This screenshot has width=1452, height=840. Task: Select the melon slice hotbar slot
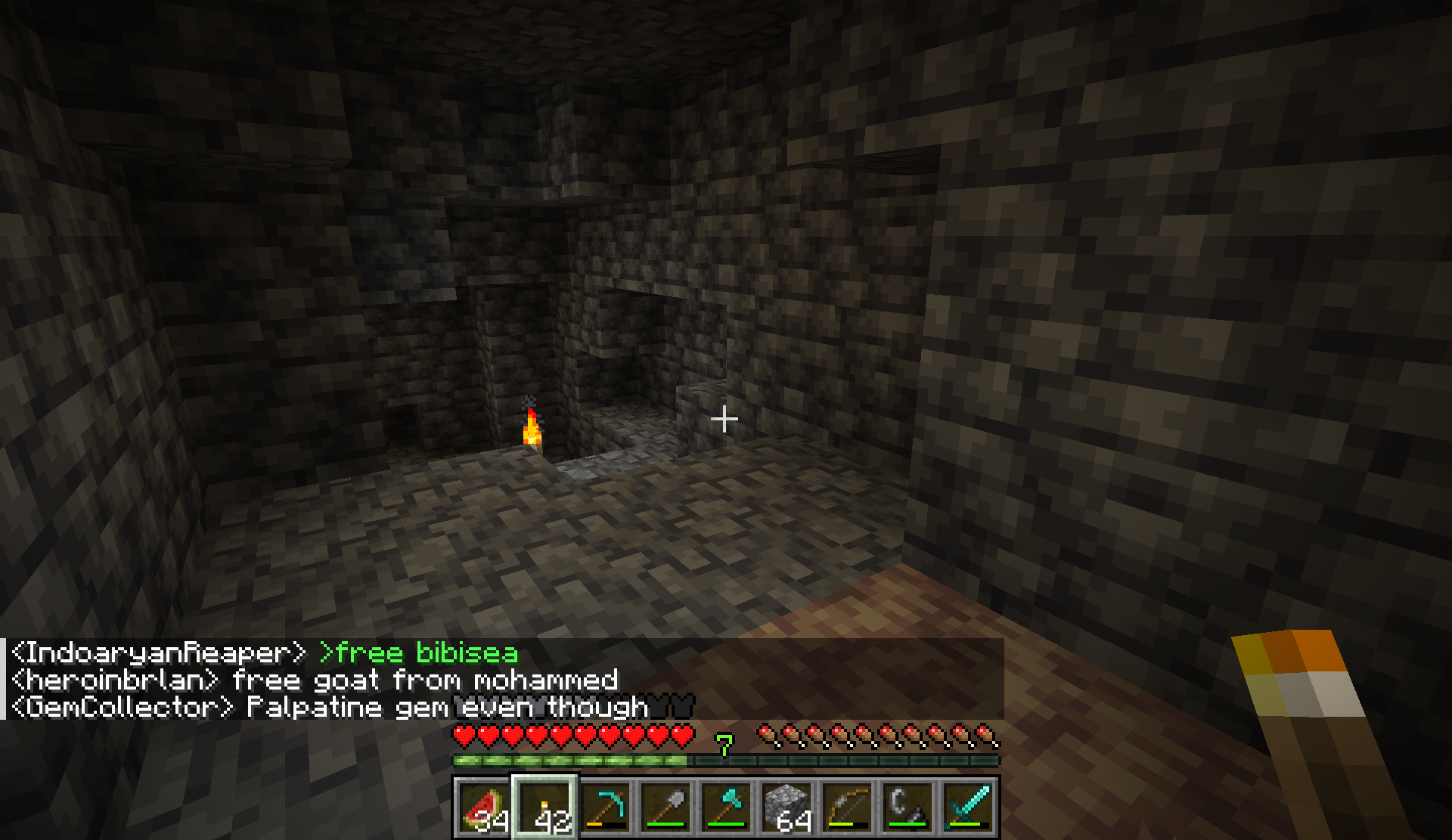pos(483,807)
